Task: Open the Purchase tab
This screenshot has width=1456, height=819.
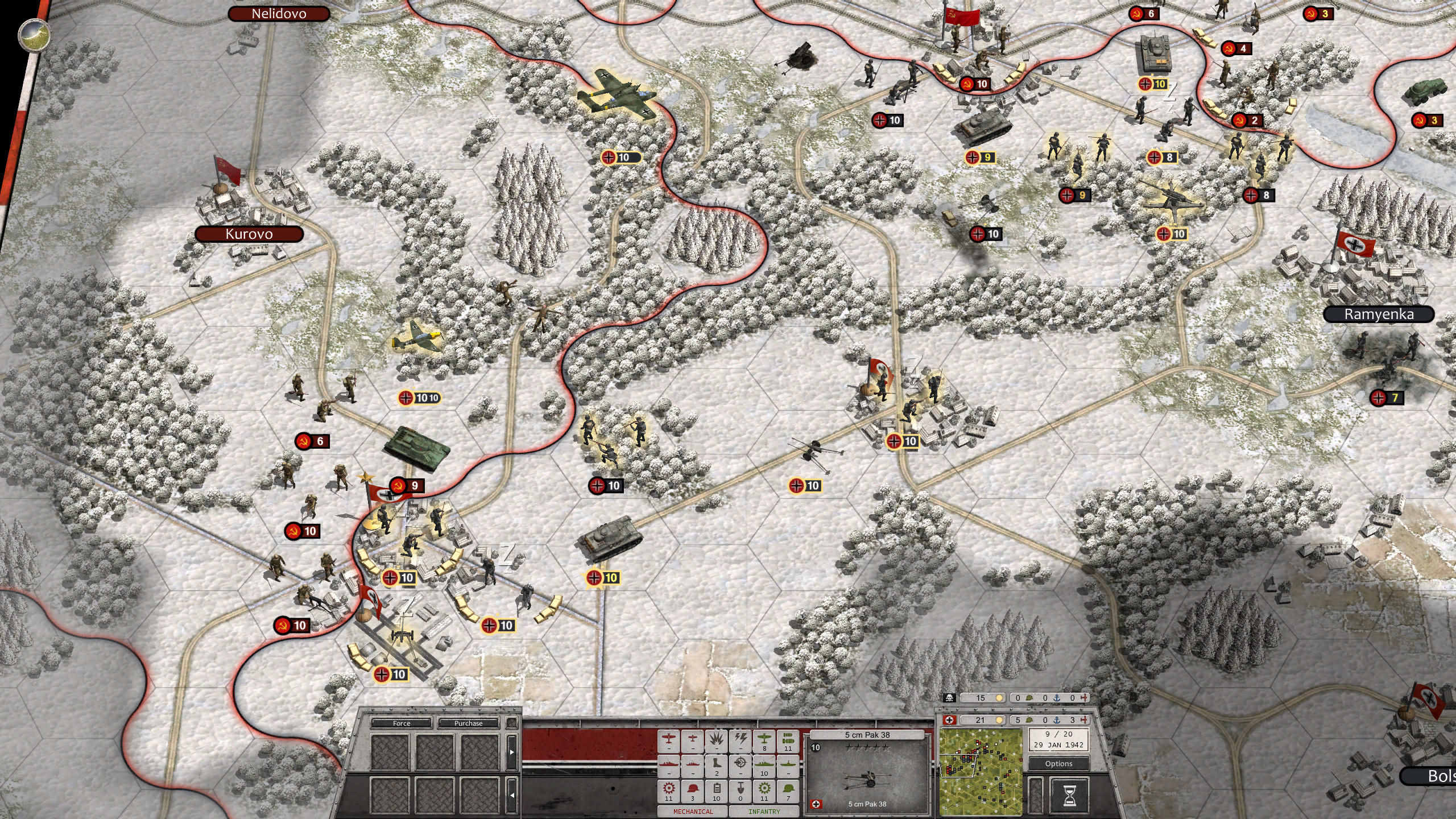Action: (x=468, y=723)
